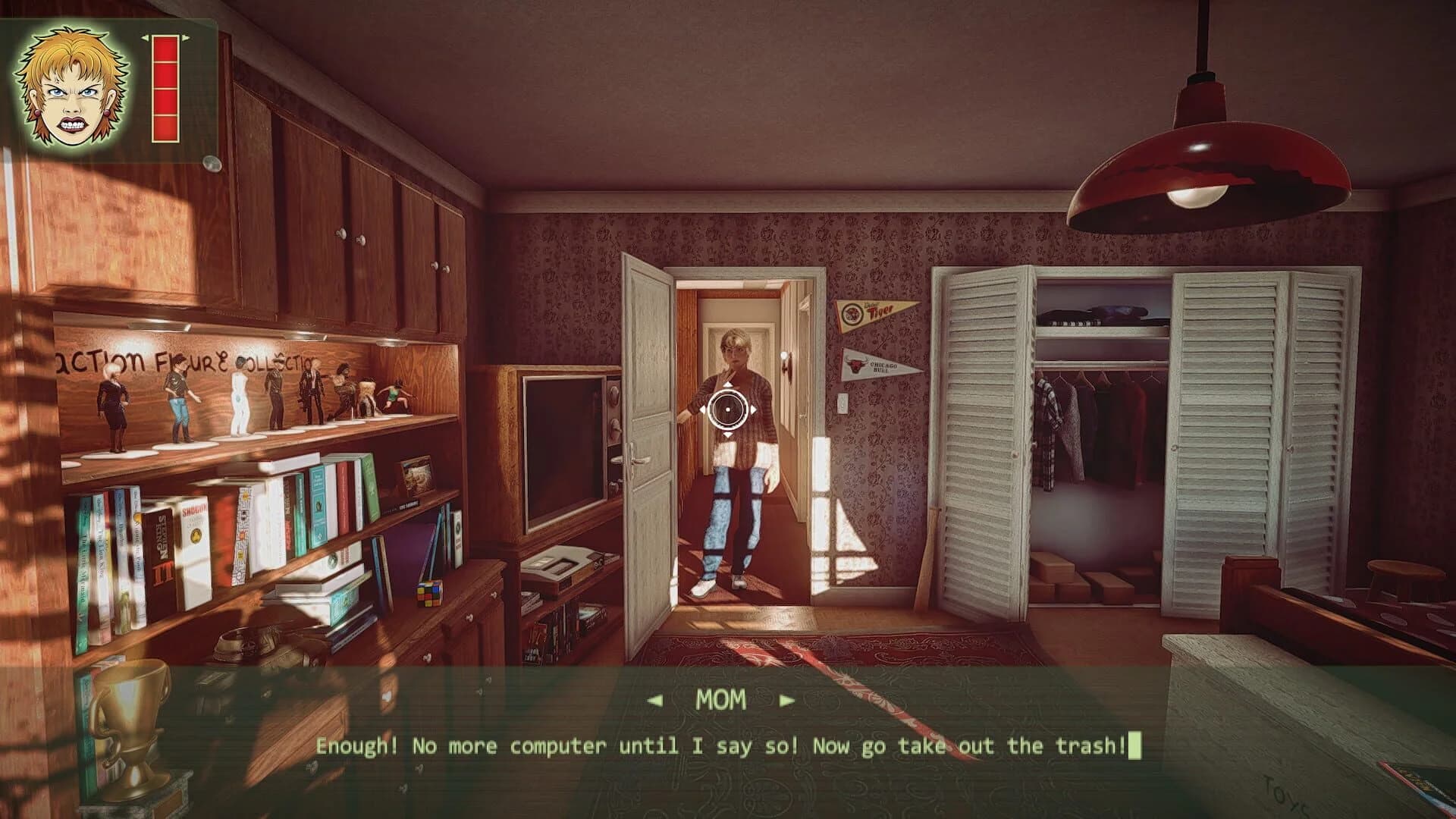1456x819 pixels.
Task: Click the right arrow beside the MOM label
Action: coord(786,701)
